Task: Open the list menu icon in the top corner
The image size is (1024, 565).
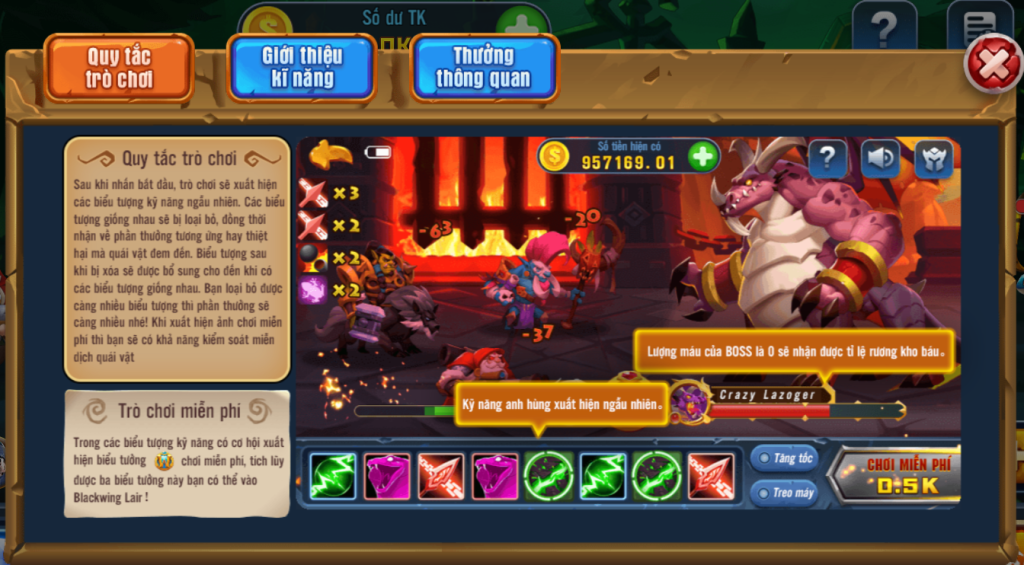Action: 978,27
